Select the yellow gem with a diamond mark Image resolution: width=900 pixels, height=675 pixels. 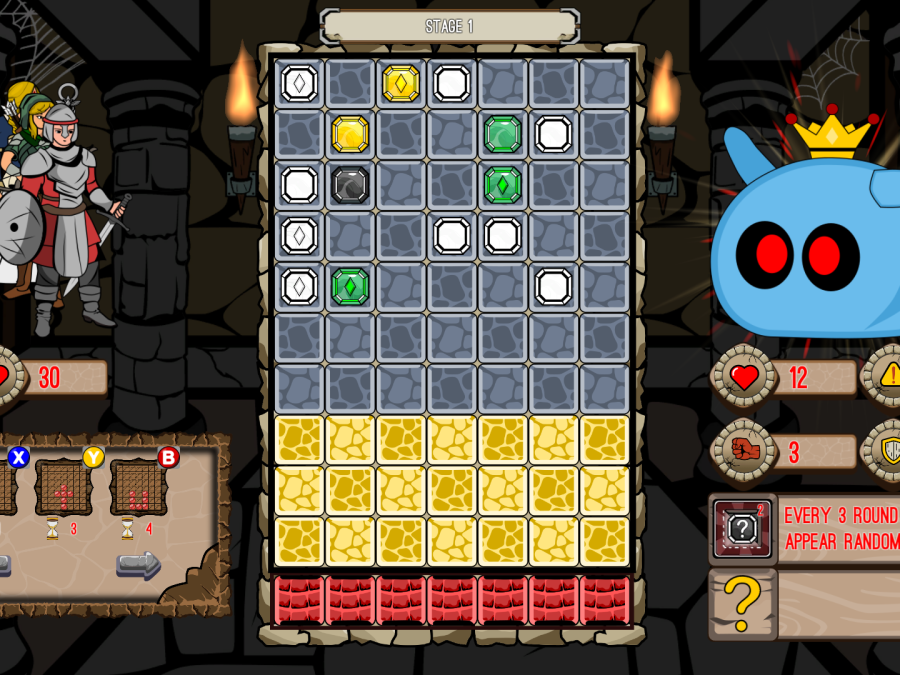pos(401,84)
